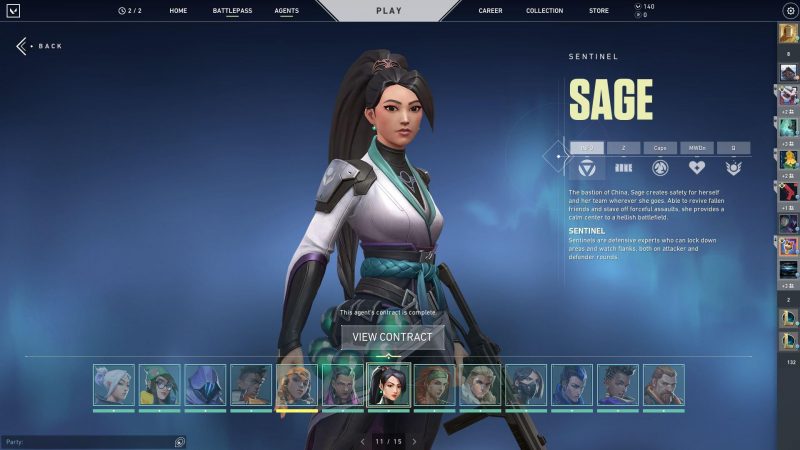Select the hooded Omen portrait
The image size is (800, 450).
tap(205, 385)
